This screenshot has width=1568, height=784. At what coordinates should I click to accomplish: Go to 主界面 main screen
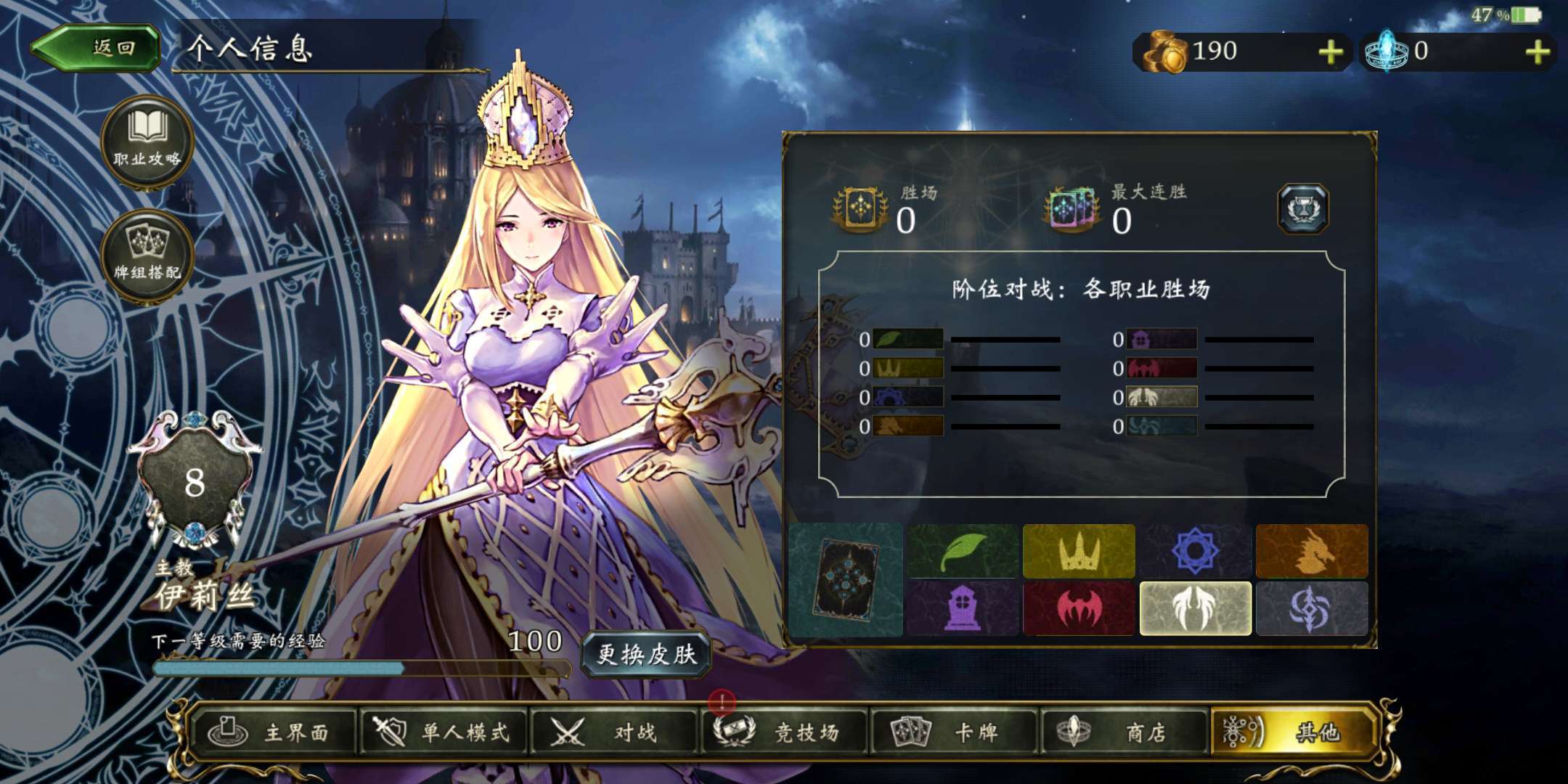272,732
